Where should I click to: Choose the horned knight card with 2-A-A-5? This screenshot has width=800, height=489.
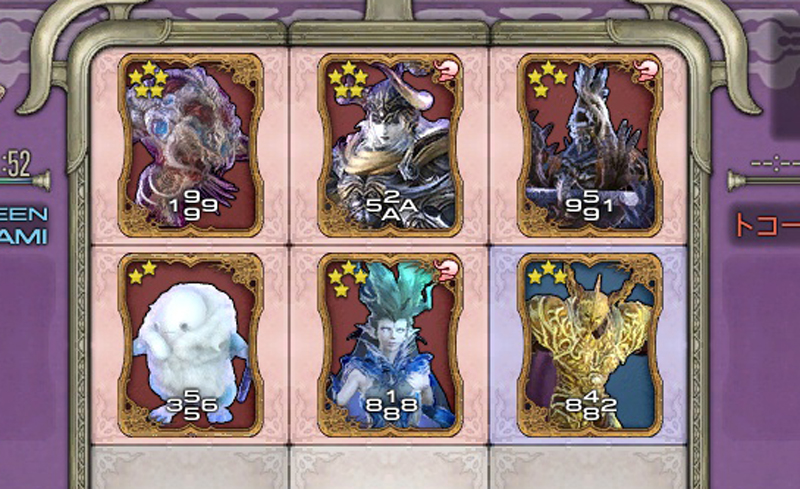[391, 142]
